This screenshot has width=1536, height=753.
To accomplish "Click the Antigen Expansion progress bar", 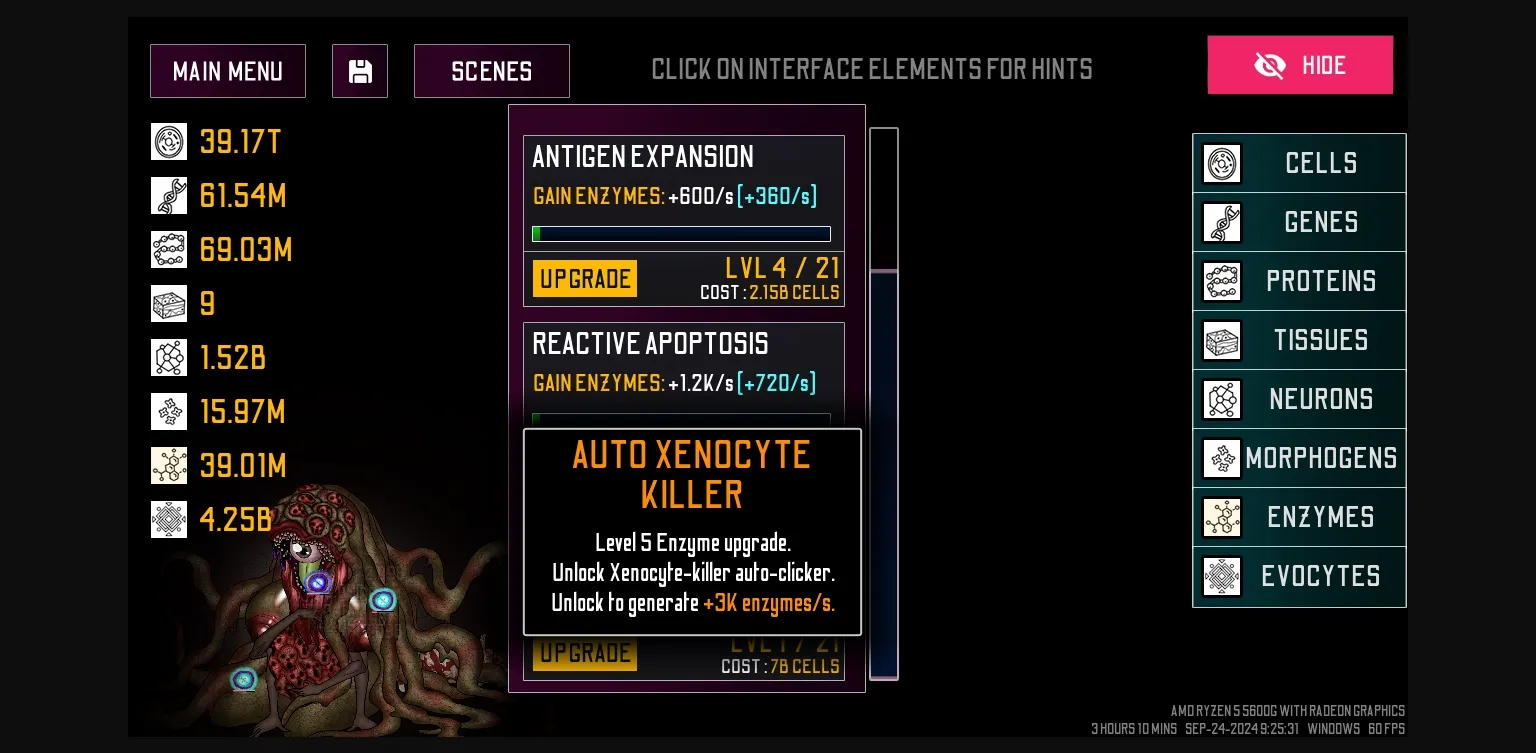I will coord(681,233).
